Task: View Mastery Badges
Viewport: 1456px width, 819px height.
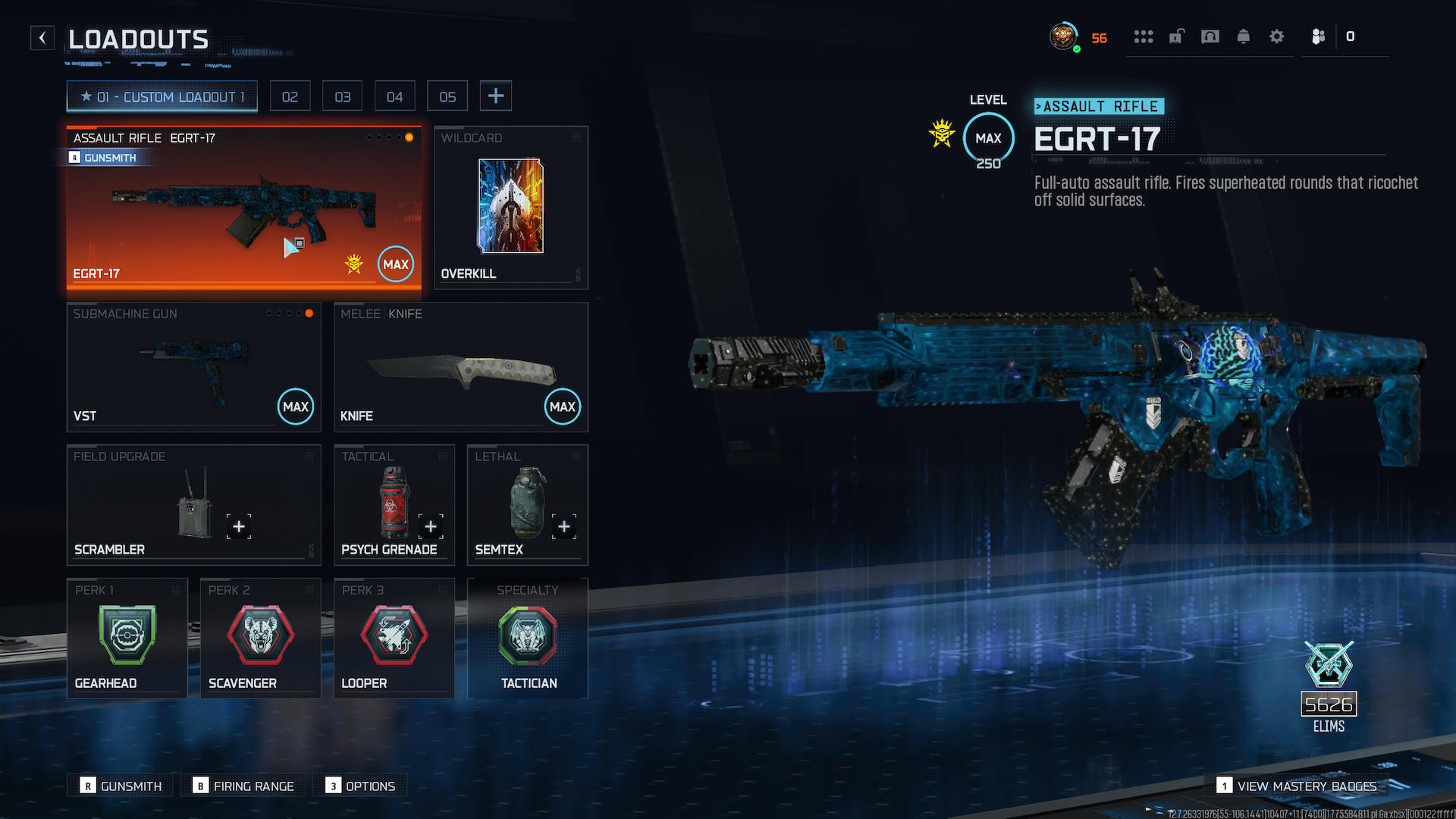Action: pos(1298,786)
